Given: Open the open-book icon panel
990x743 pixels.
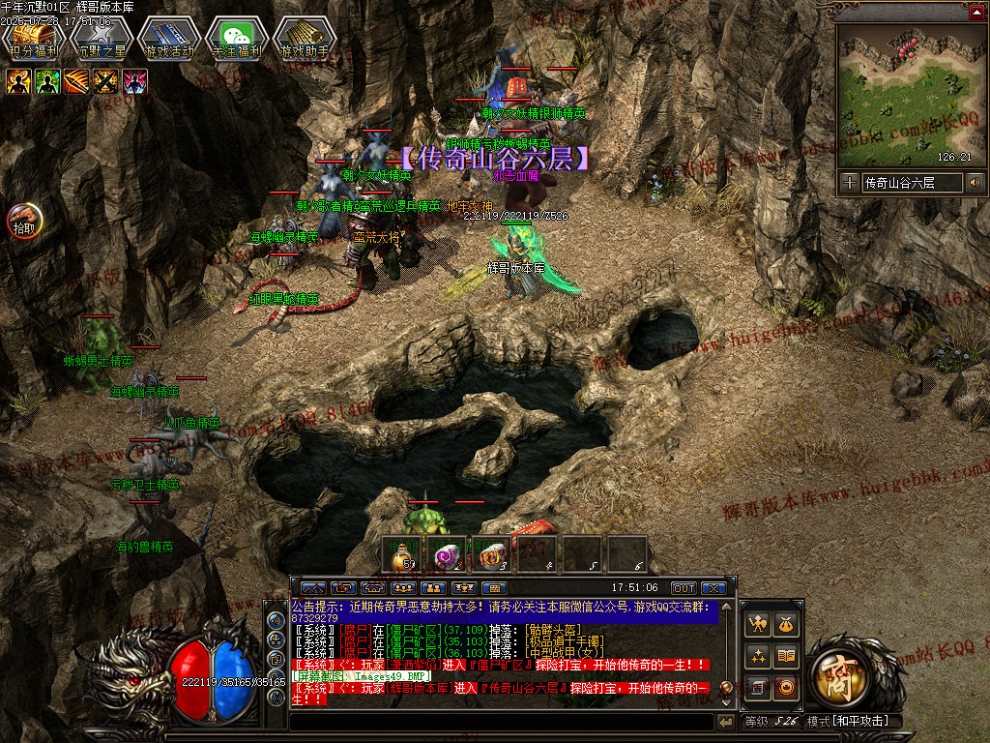Looking at the screenshot, I should [787, 656].
